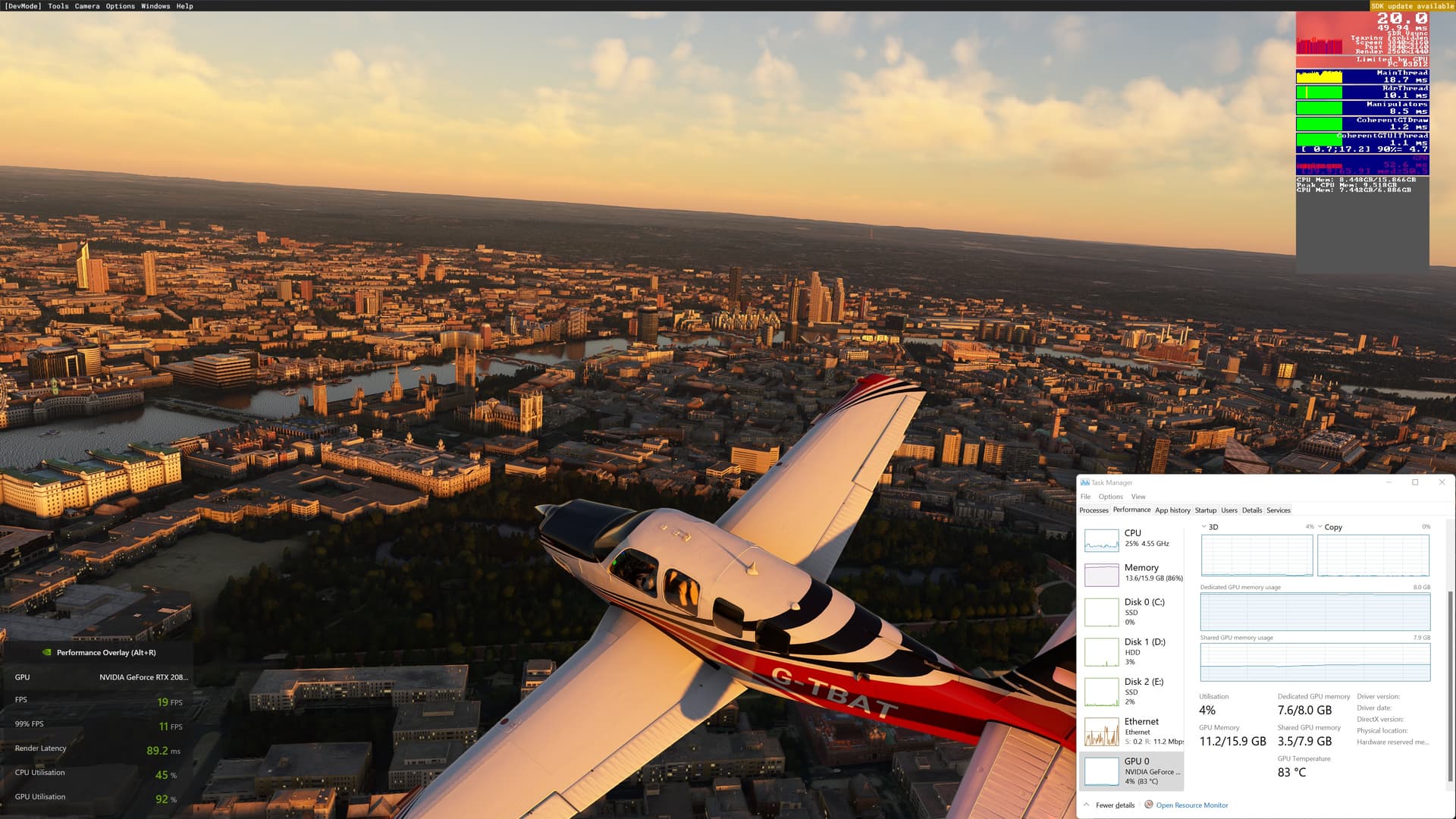
Task: Click the SDK update available notification
Action: [1412, 6]
